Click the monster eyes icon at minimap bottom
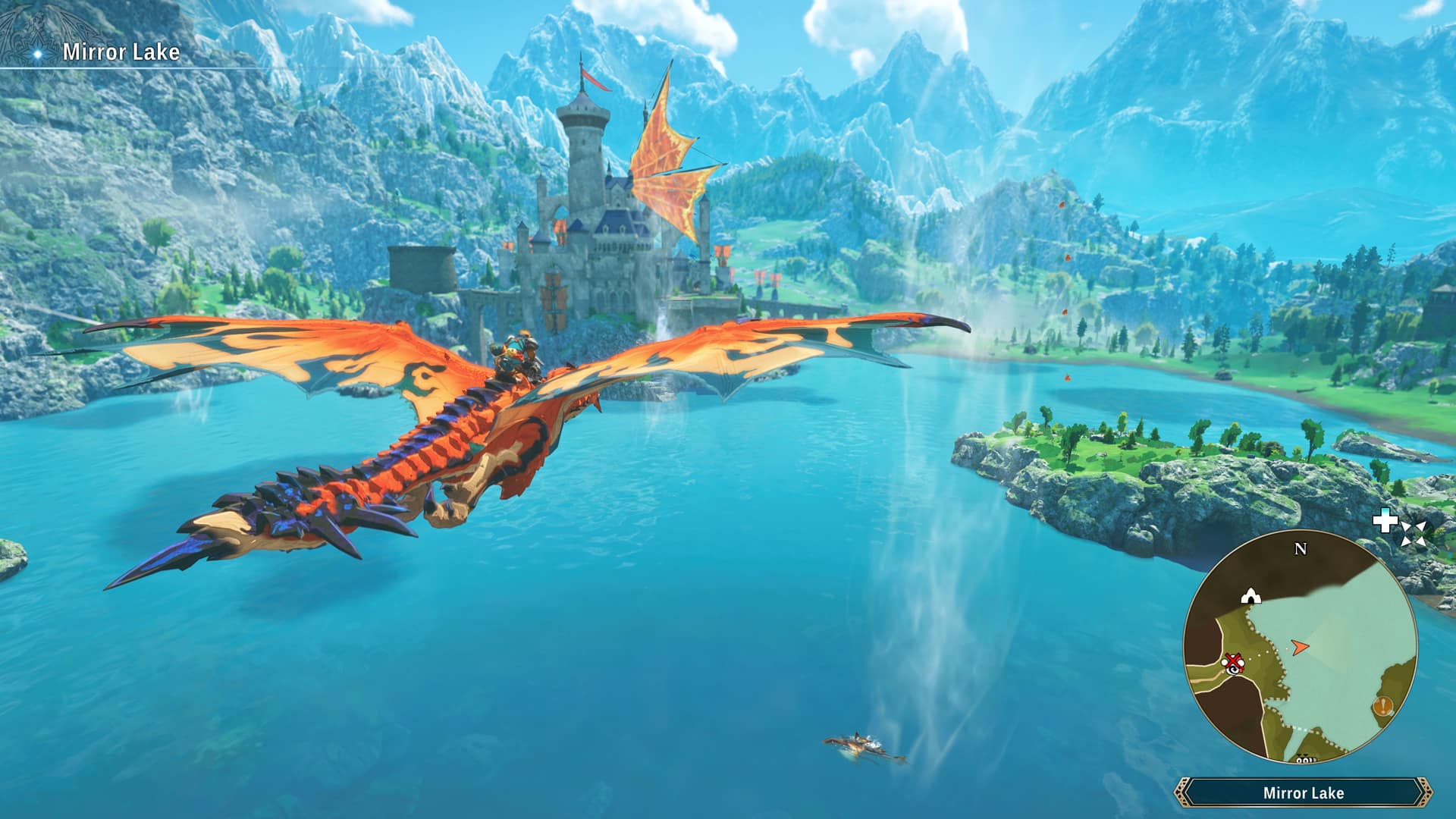This screenshot has width=1456, height=819. 1305,758
